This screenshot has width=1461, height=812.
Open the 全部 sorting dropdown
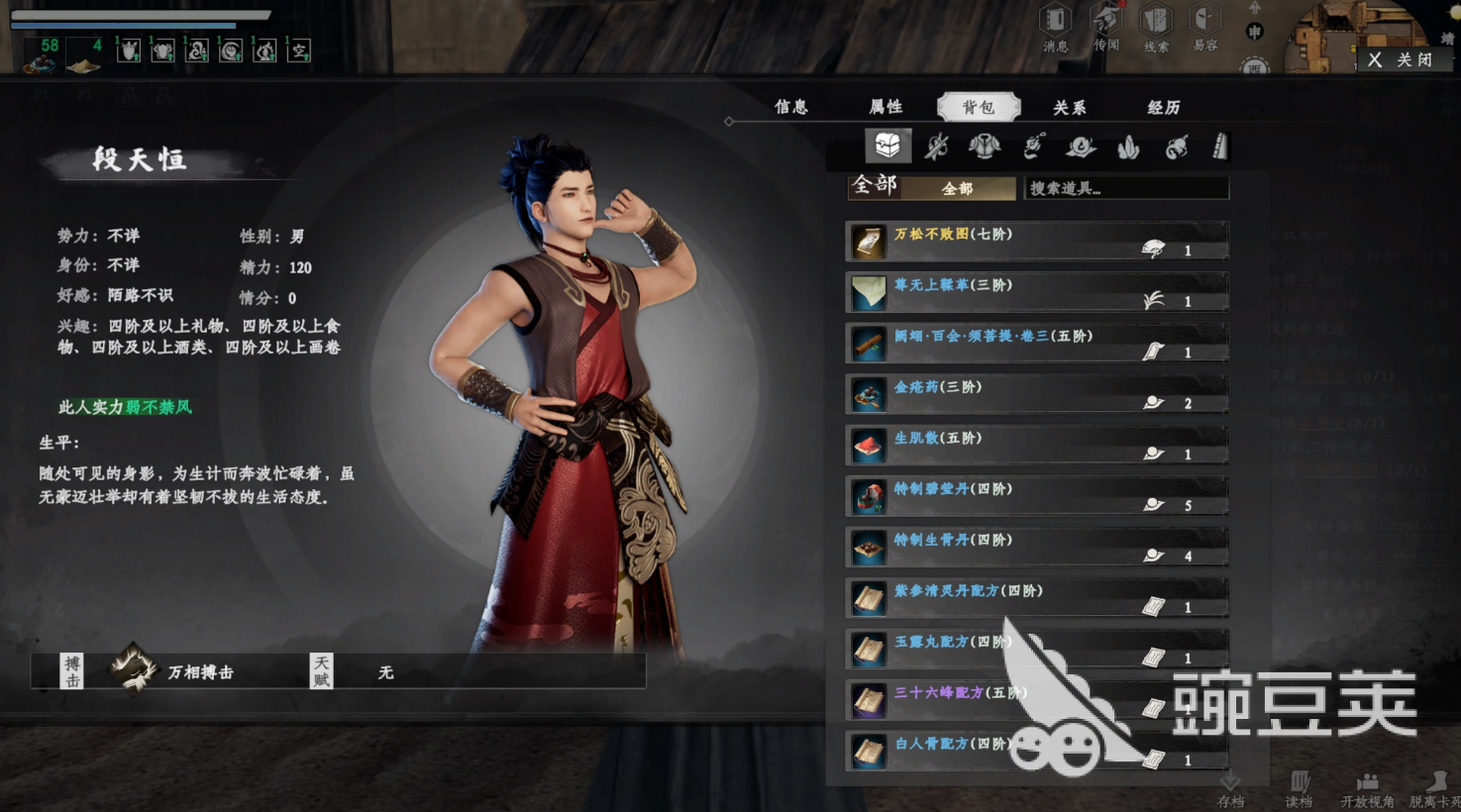tap(957, 188)
